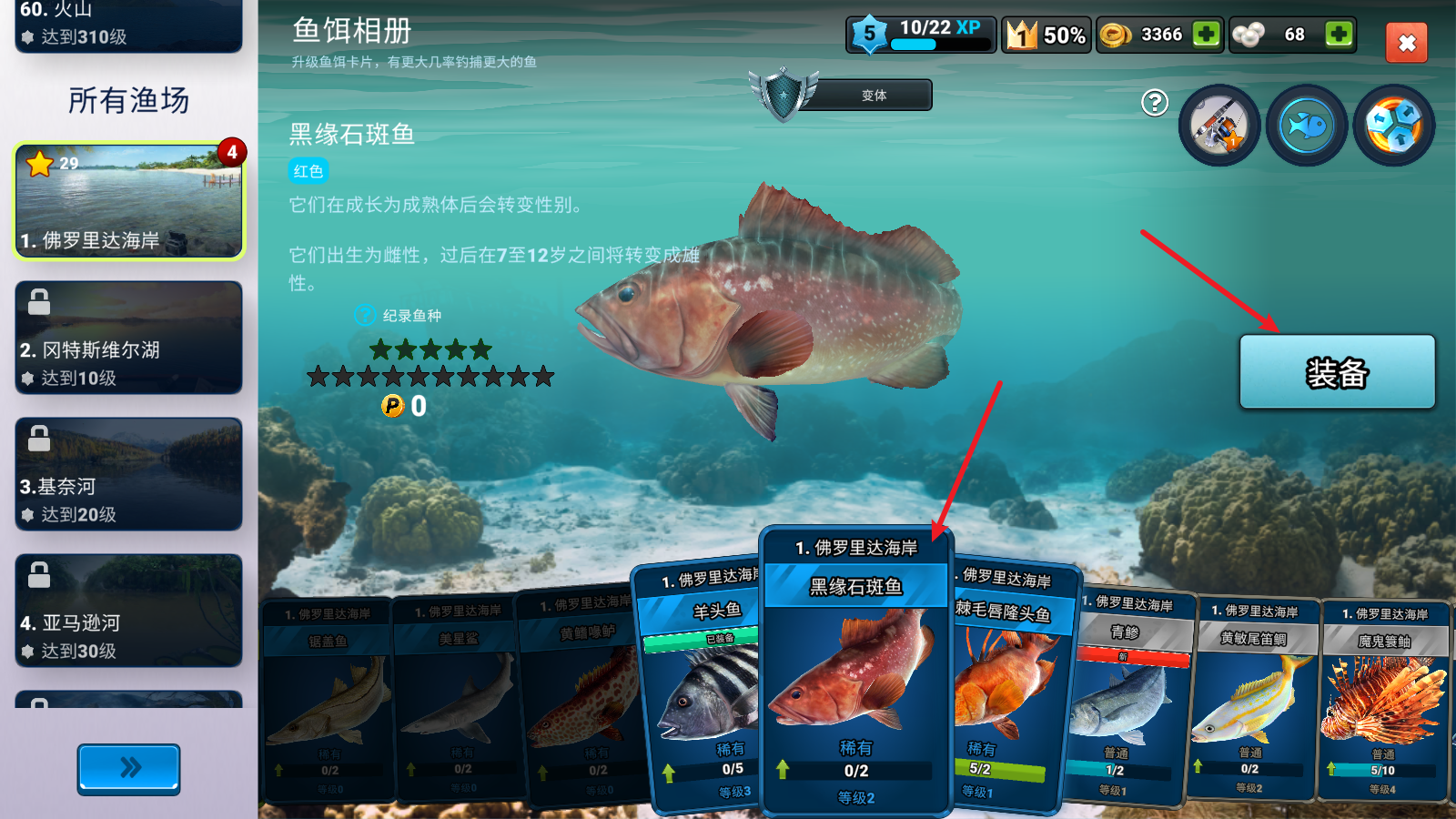Image resolution: width=1456 pixels, height=819 pixels.
Task: Open the fishing rod tackle icon
Action: [1219, 125]
